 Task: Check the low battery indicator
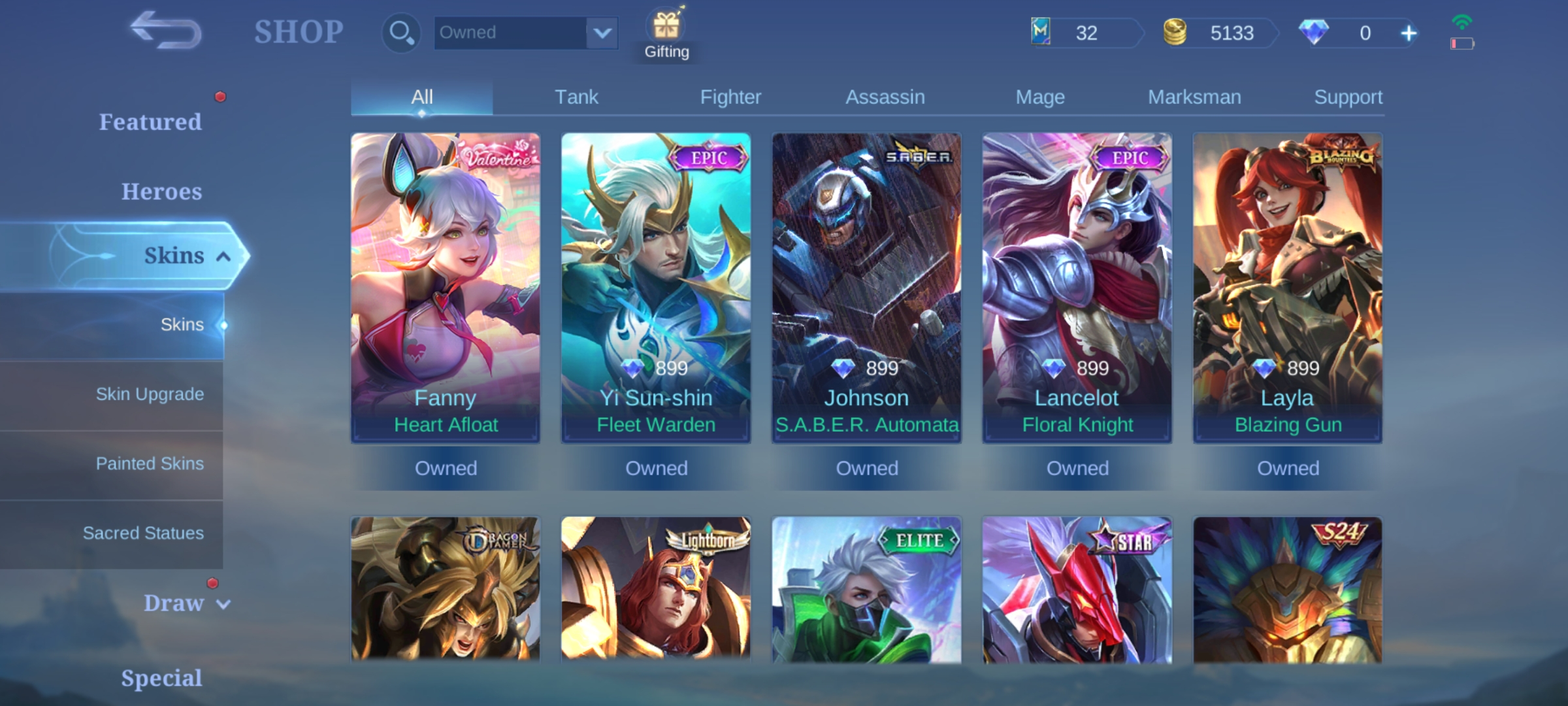(1462, 42)
